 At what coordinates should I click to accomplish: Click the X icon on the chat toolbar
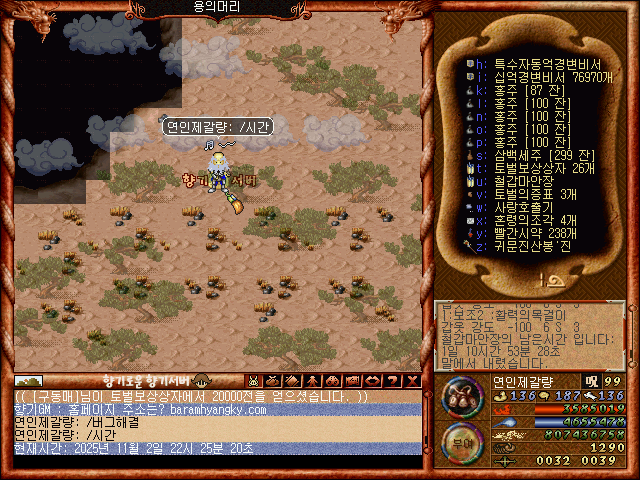click(412, 381)
